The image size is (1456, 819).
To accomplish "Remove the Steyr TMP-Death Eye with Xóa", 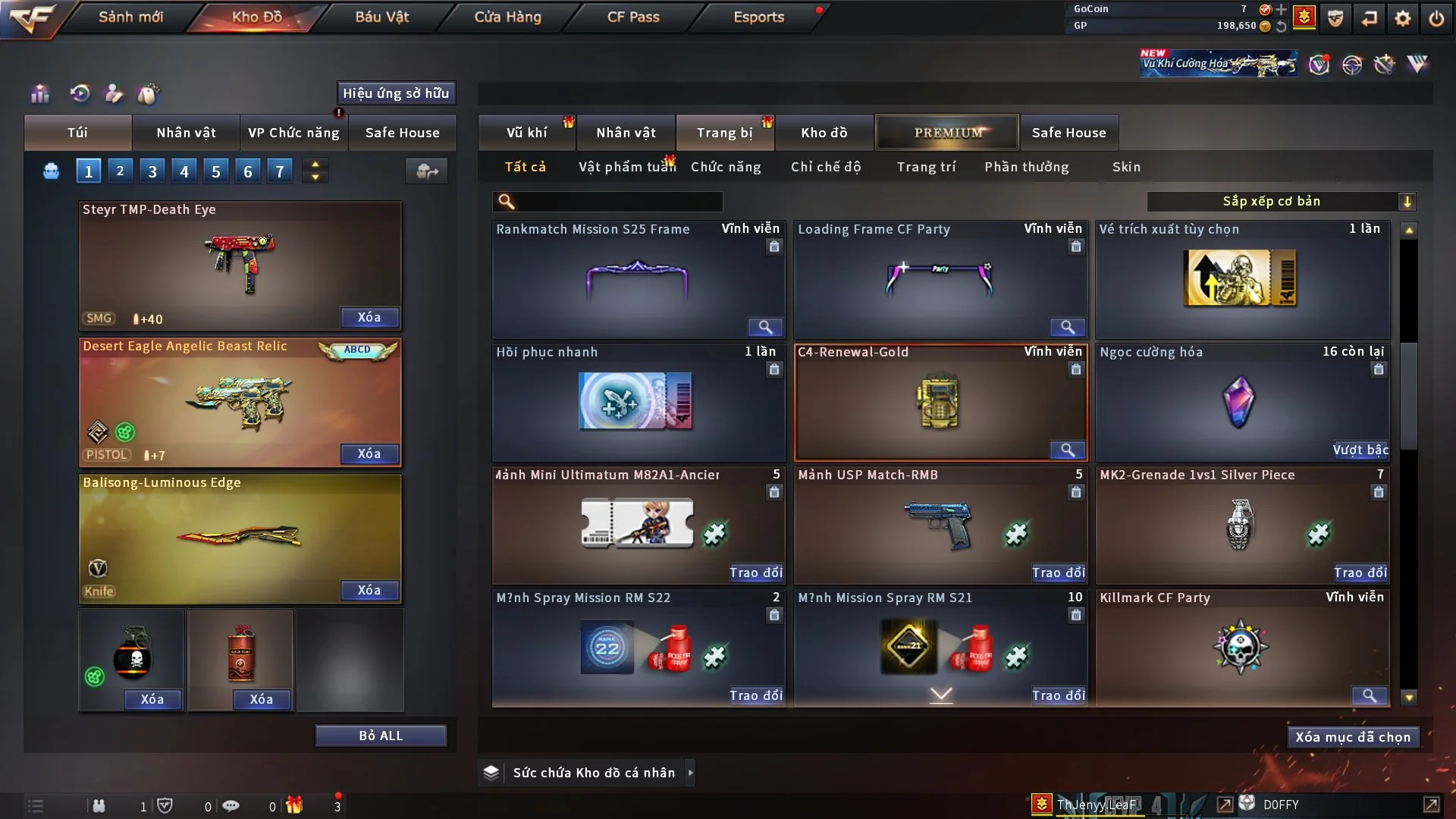I will coord(369,318).
